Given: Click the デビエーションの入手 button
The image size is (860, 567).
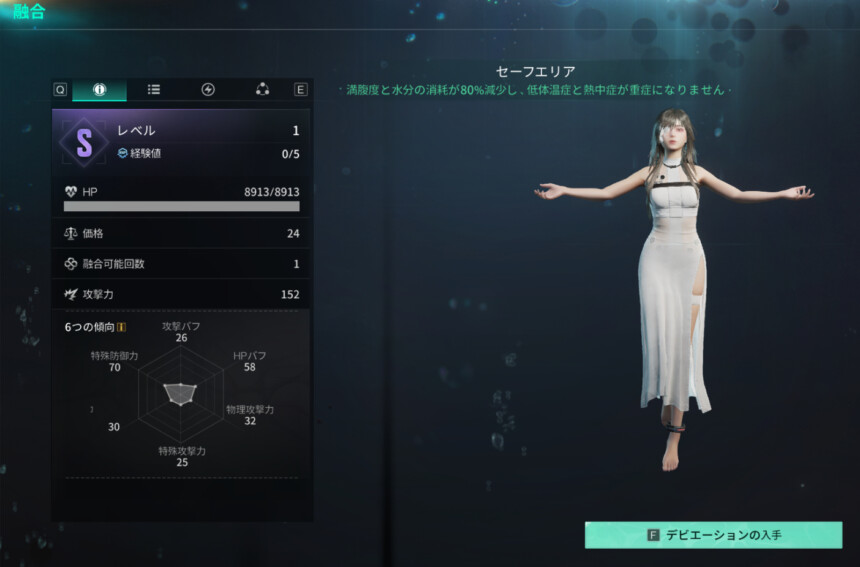Looking at the screenshot, I should point(713,535).
